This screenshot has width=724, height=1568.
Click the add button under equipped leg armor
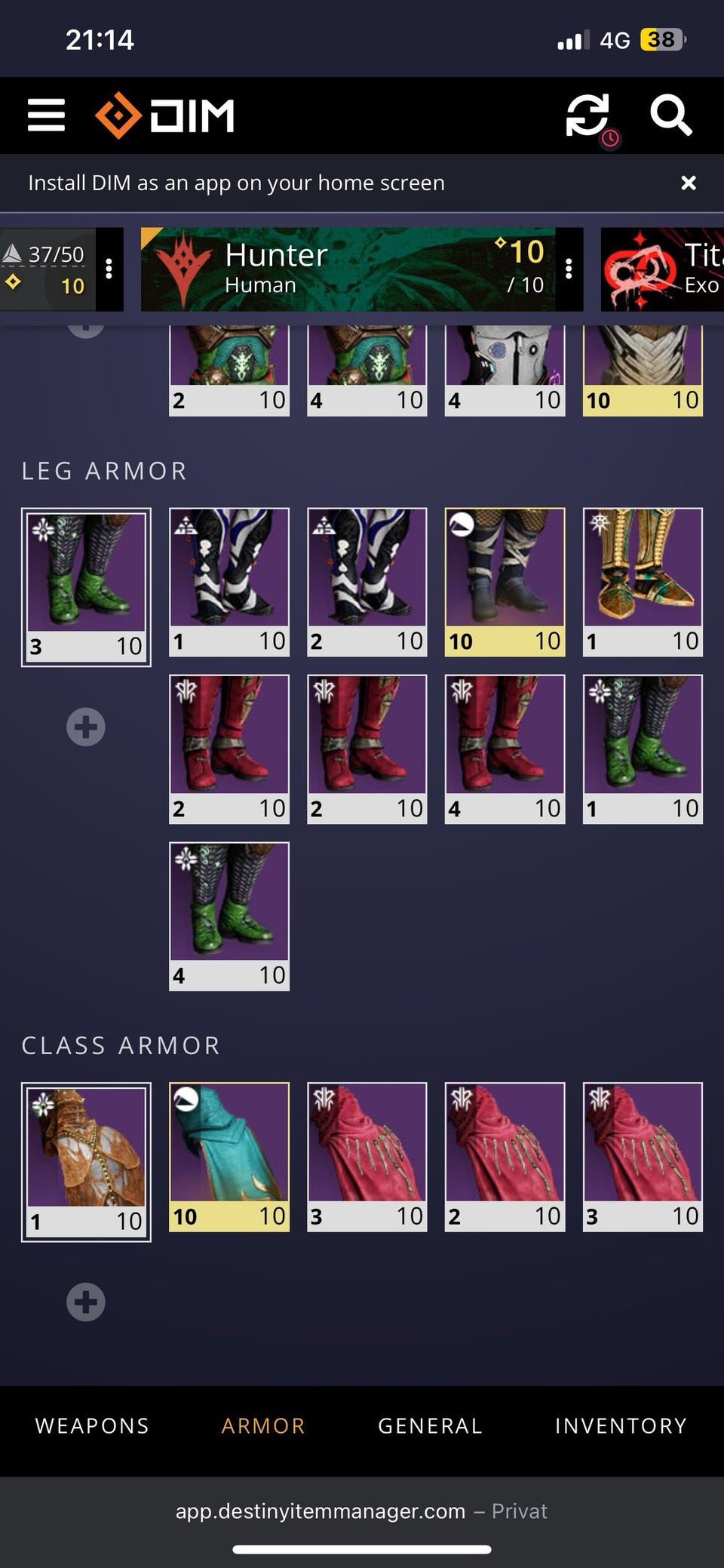(86, 727)
